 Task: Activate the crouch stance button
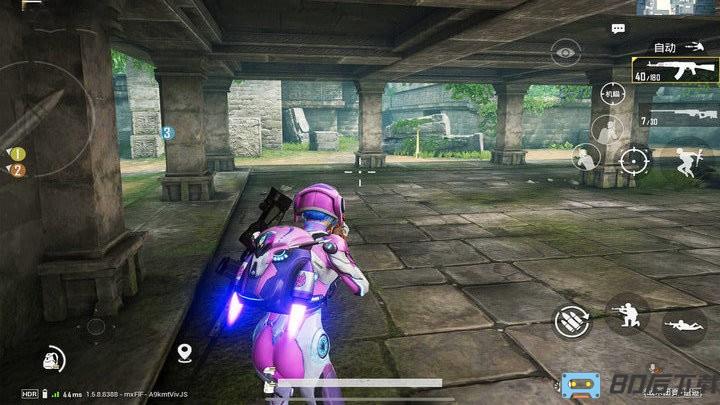[627, 313]
